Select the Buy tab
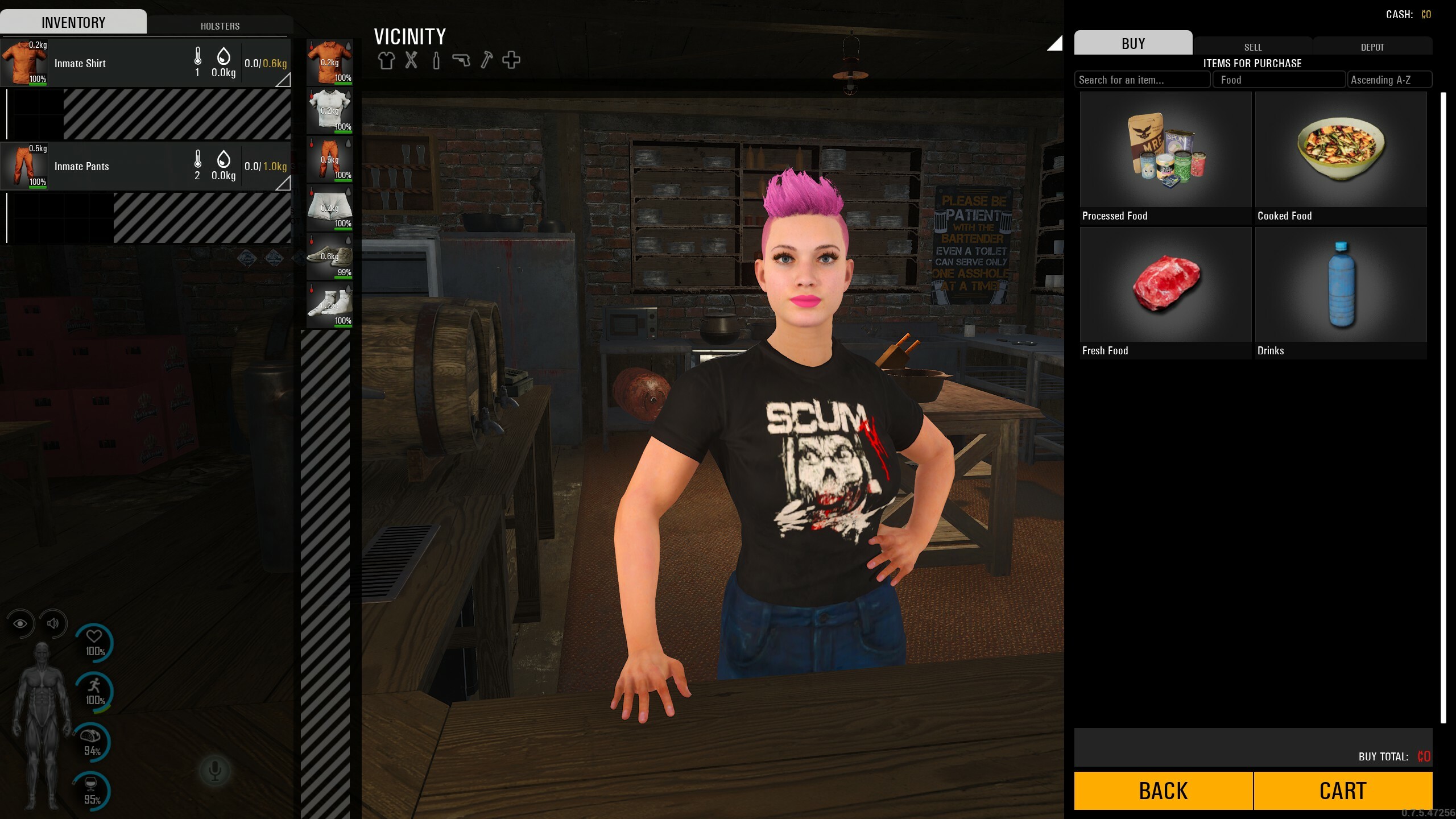The width and height of the screenshot is (1456, 819). (x=1133, y=43)
